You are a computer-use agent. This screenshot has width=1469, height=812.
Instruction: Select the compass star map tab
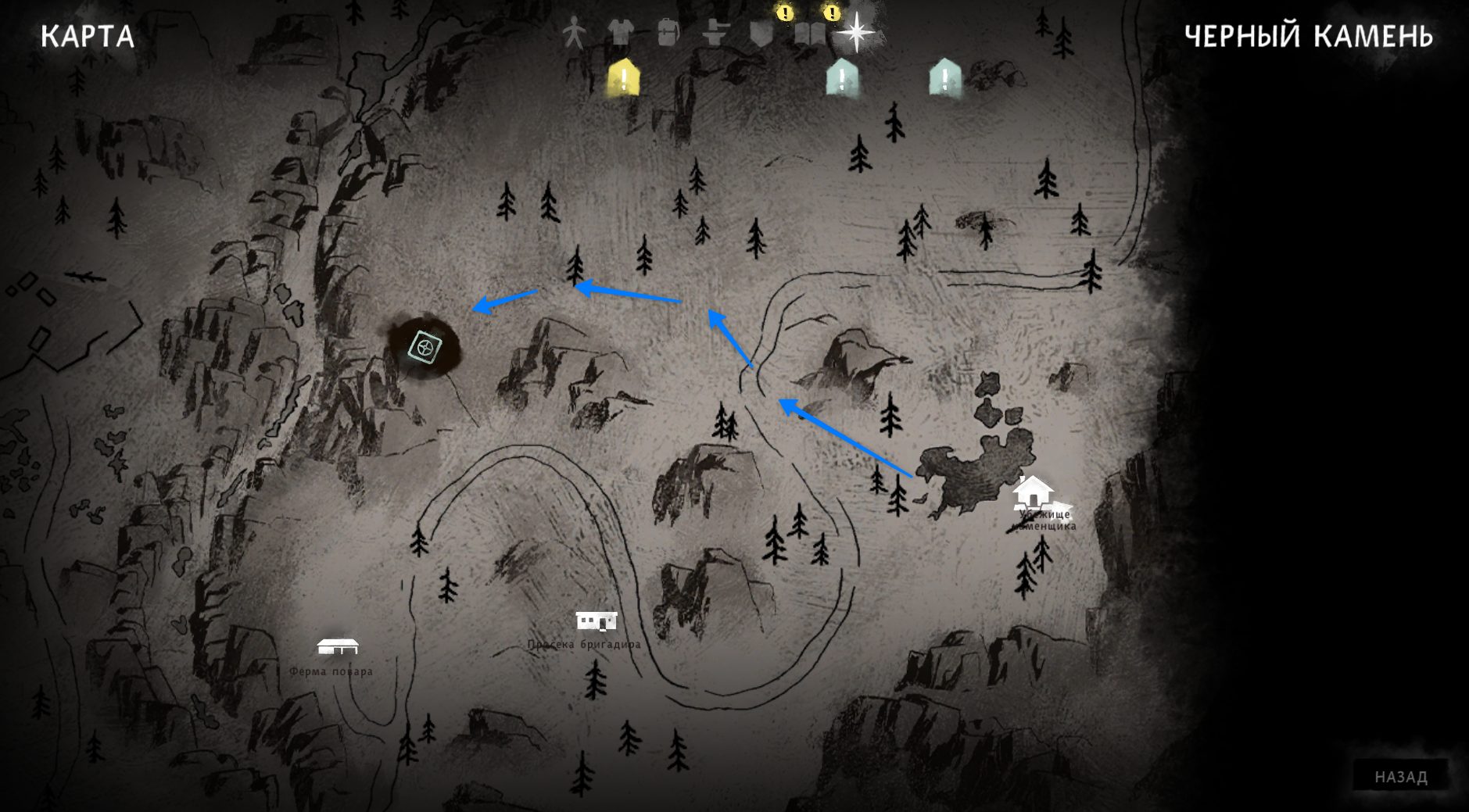pos(857,34)
